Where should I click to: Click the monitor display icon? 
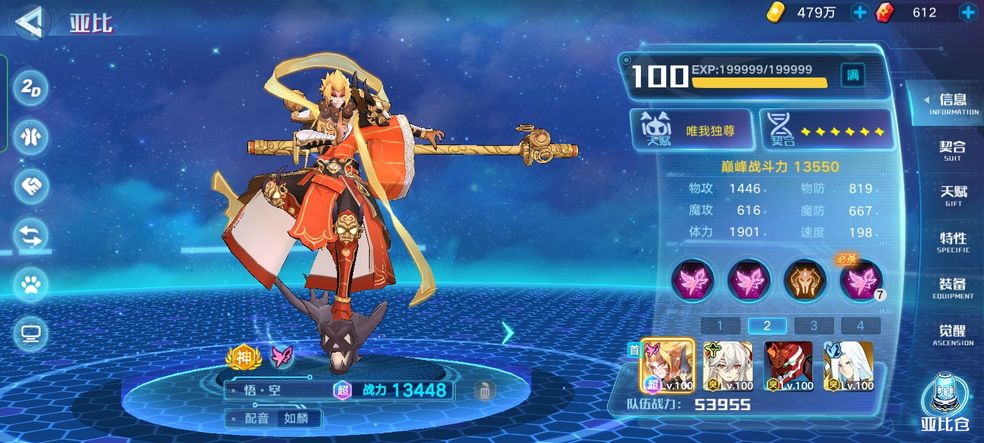tap(32, 333)
